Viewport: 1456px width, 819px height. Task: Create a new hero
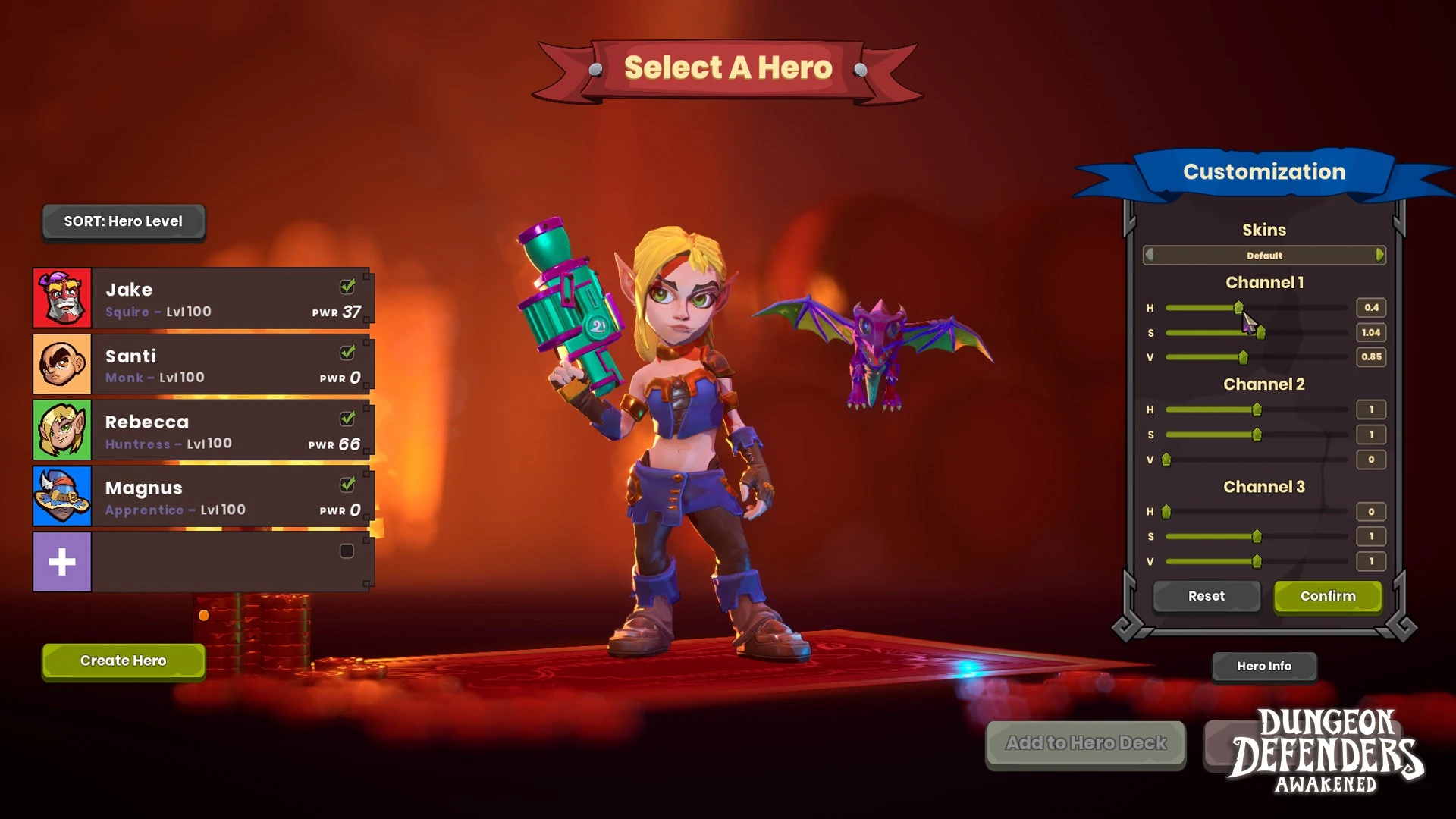pos(123,661)
